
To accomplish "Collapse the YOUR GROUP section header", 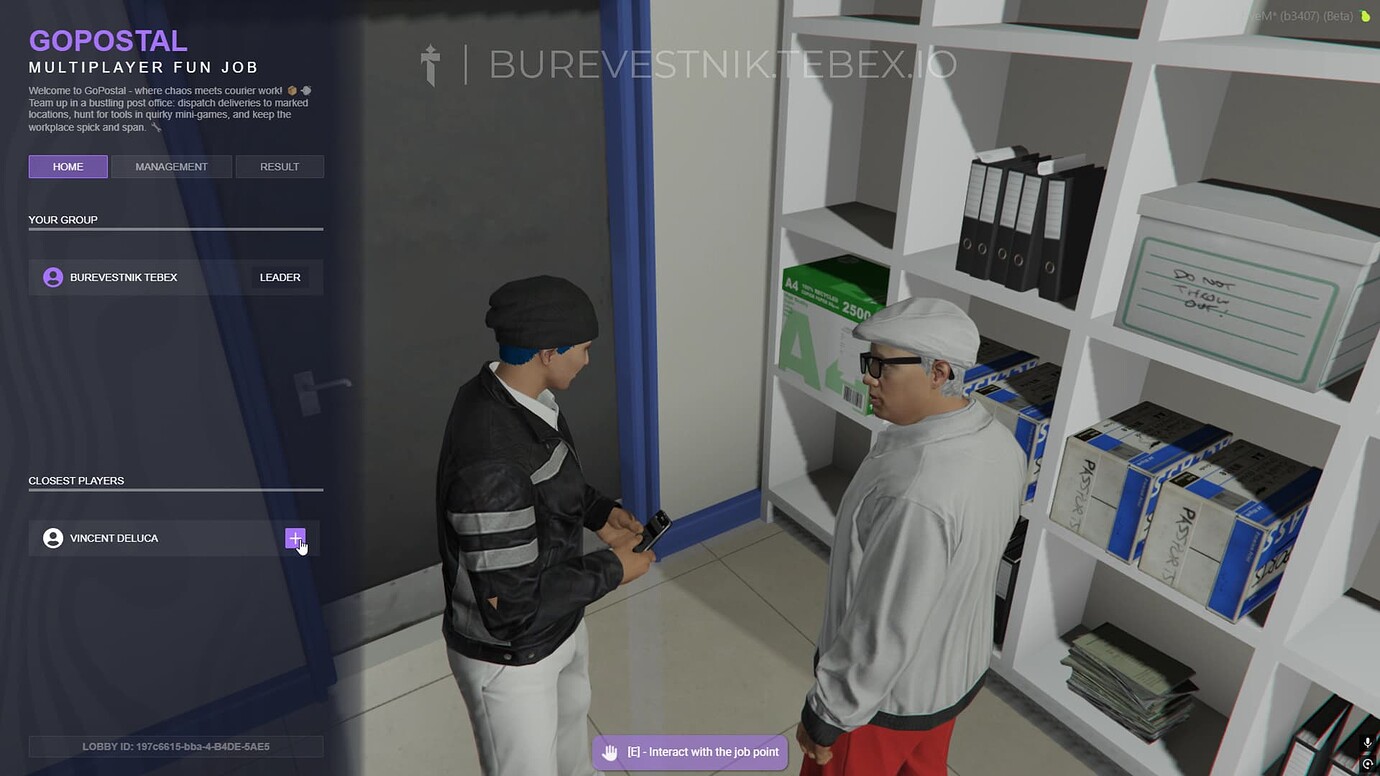I will tap(63, 219).
